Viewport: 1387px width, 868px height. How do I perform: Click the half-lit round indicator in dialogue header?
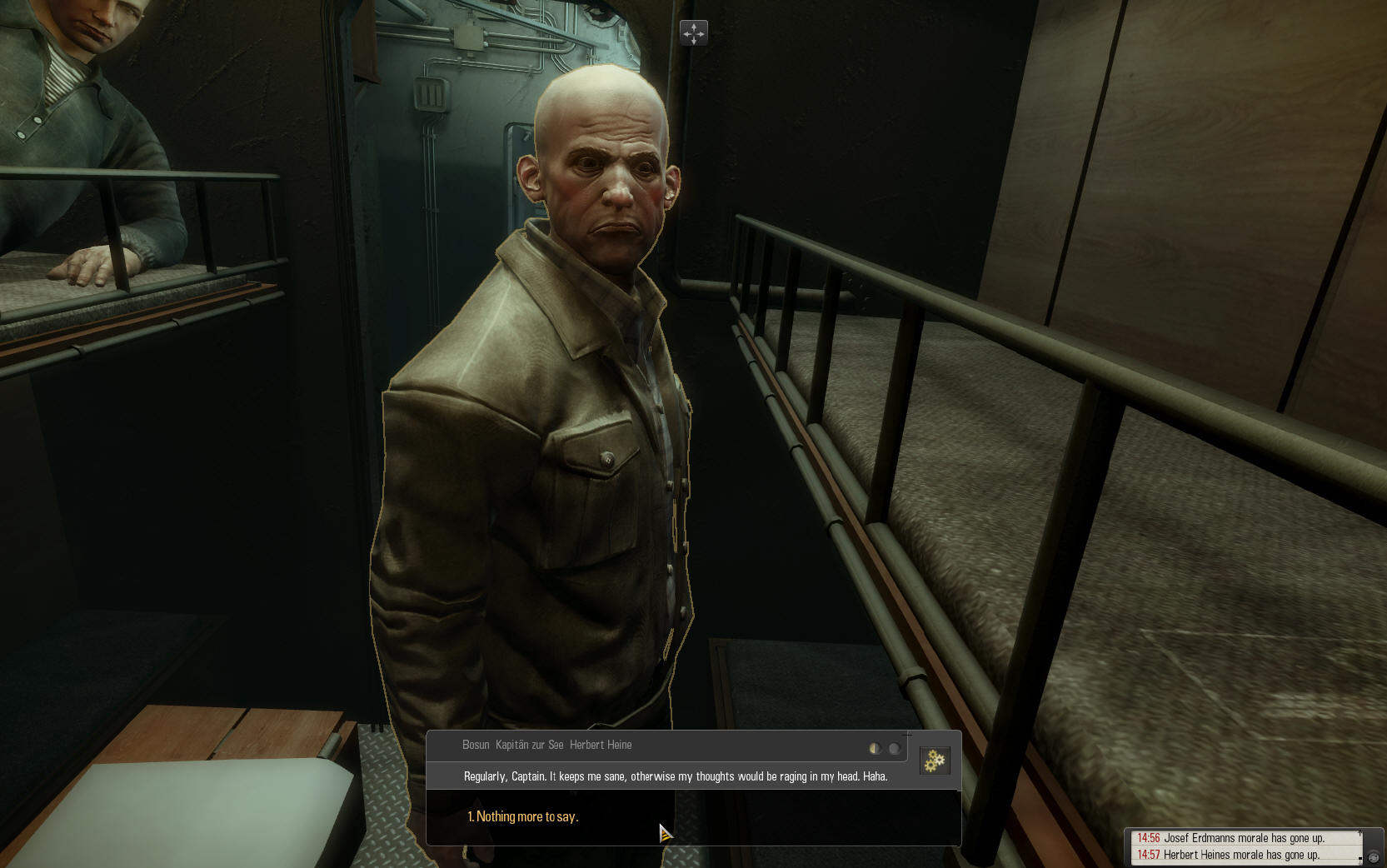(875, 748)
